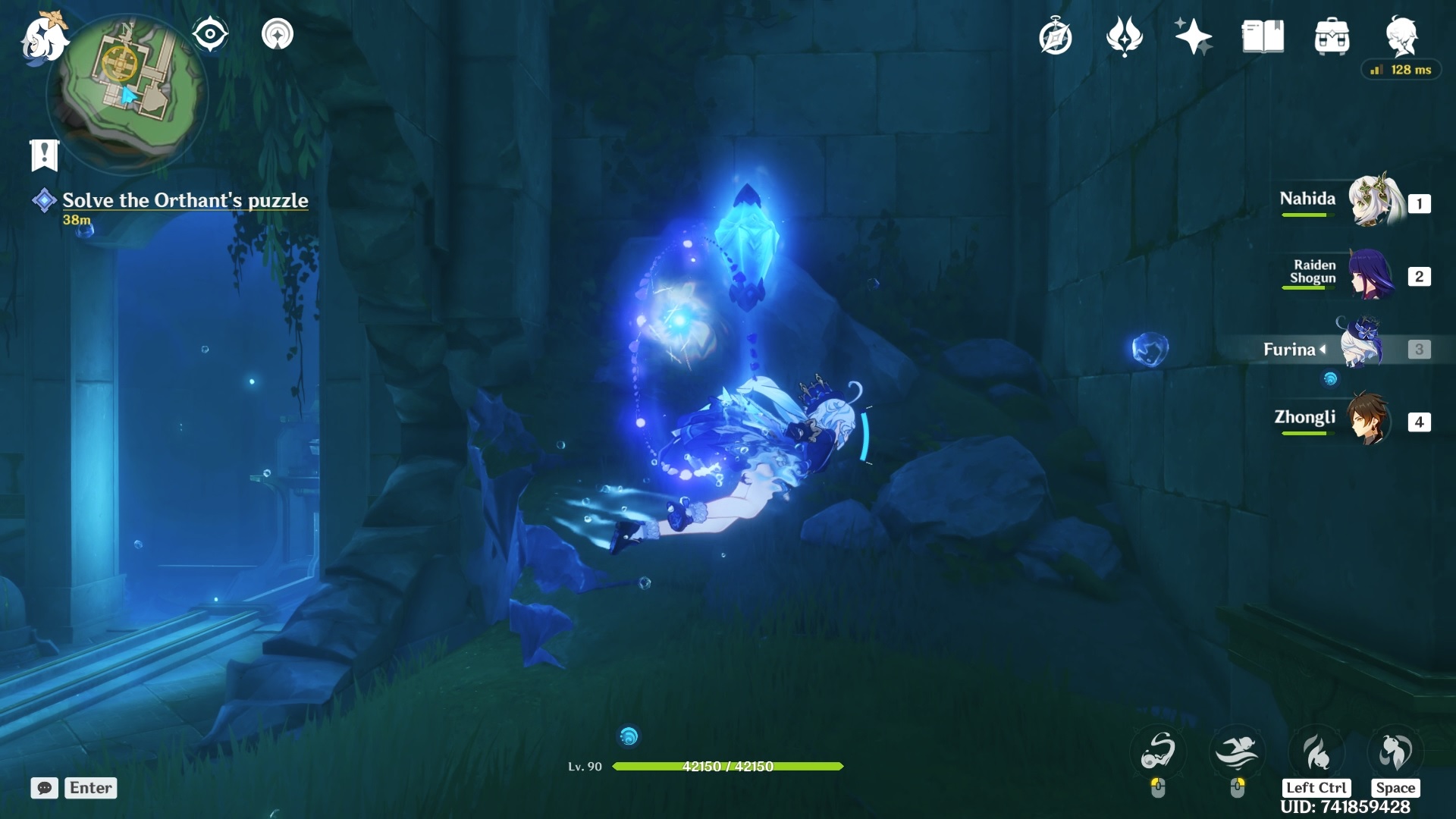This screenshot has height=819, width=1456.
Task: Open the inventory backpack icon
Action: pos(1332,36)
